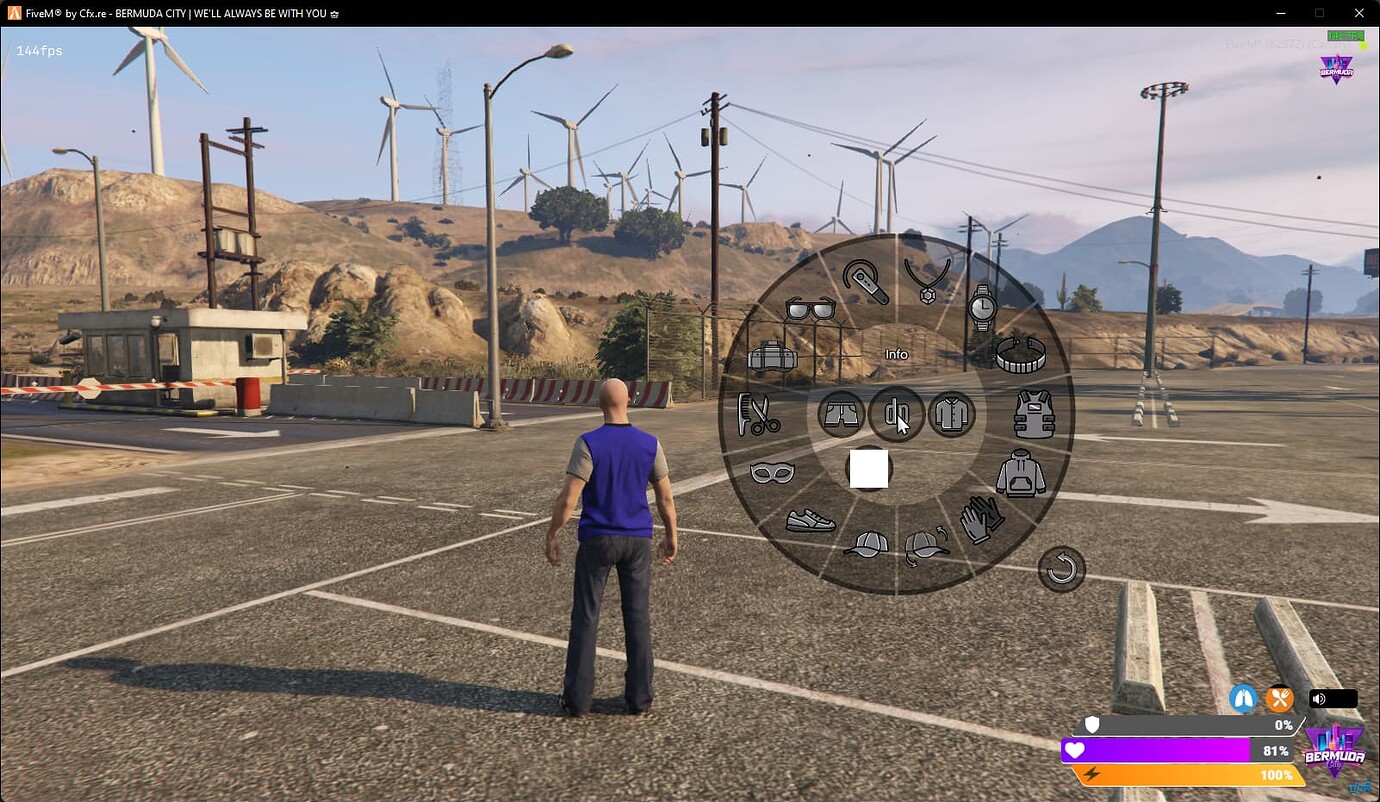Minimize the FiveM window
The height and width of the screenshot is (802, 1380).
(1281, 13)
